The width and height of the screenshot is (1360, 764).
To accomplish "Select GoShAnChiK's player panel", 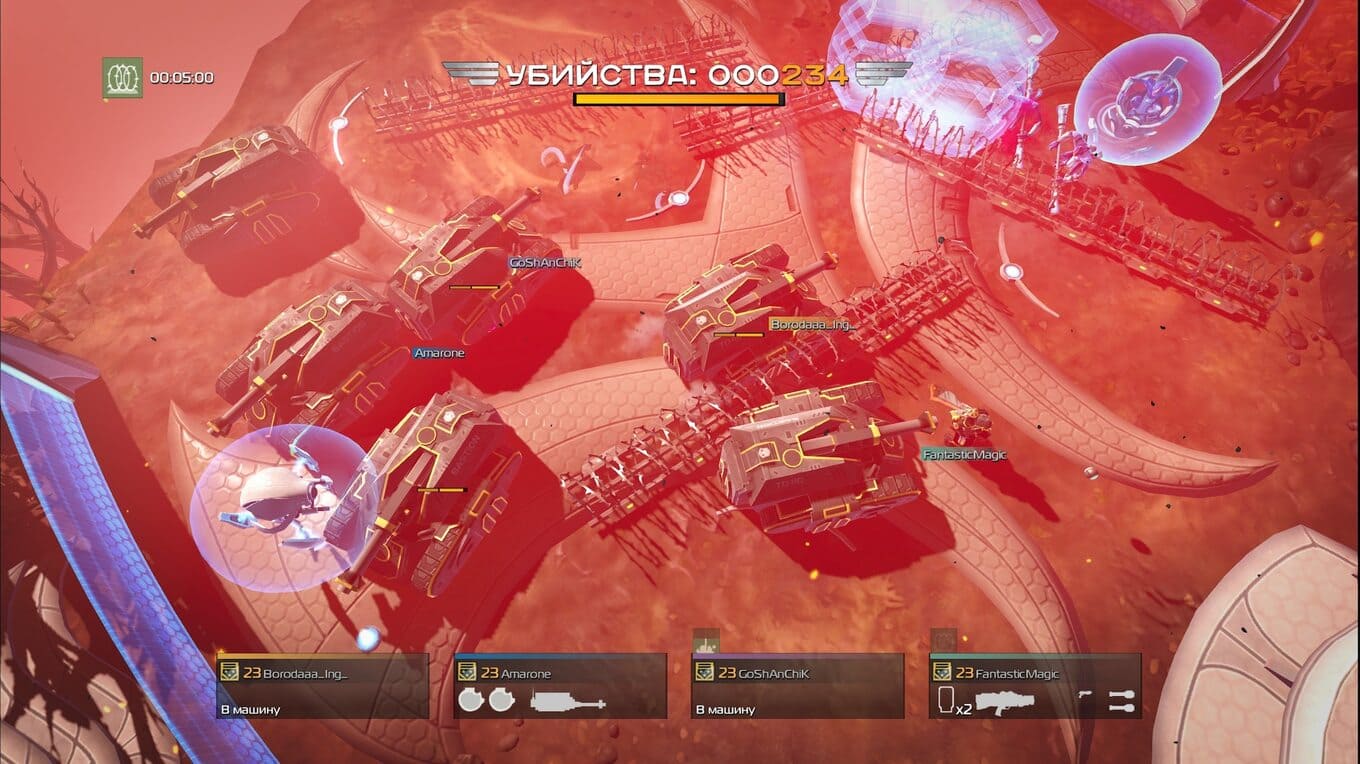I will (x=798, y=686).
